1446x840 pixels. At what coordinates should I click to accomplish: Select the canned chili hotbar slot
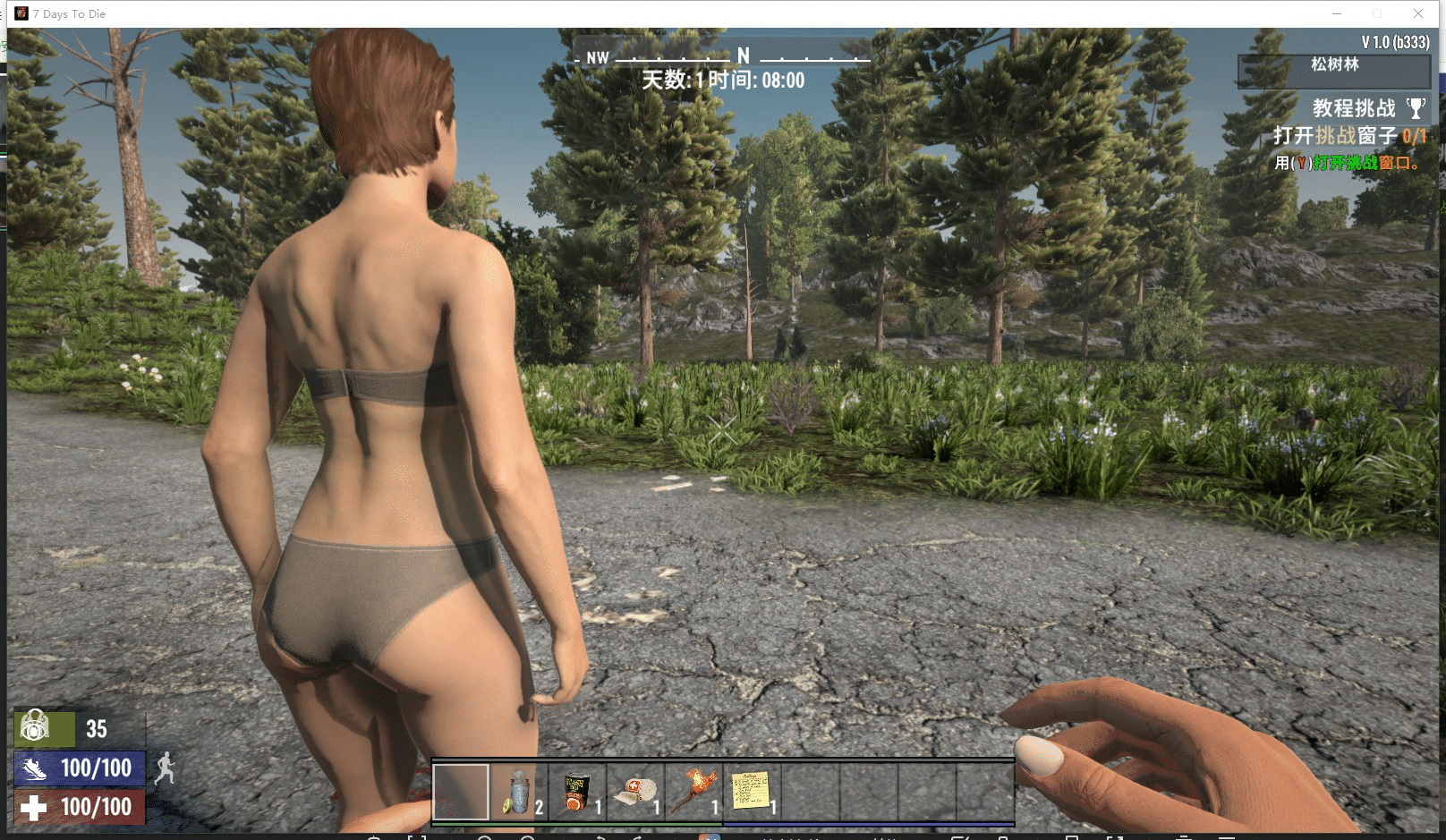coord(577,792)
